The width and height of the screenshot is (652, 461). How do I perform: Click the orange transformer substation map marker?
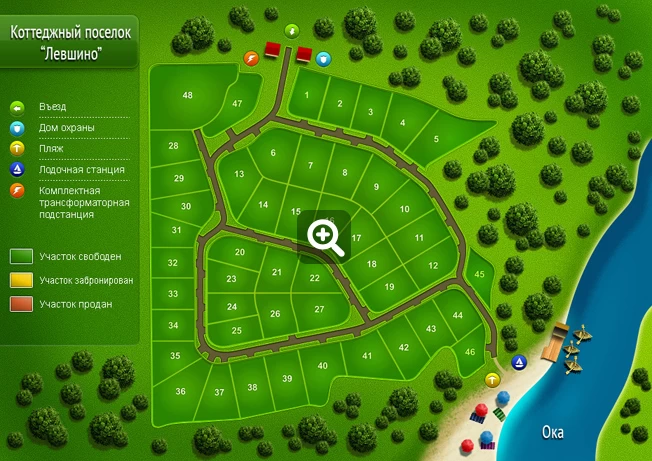click(251, 59)
